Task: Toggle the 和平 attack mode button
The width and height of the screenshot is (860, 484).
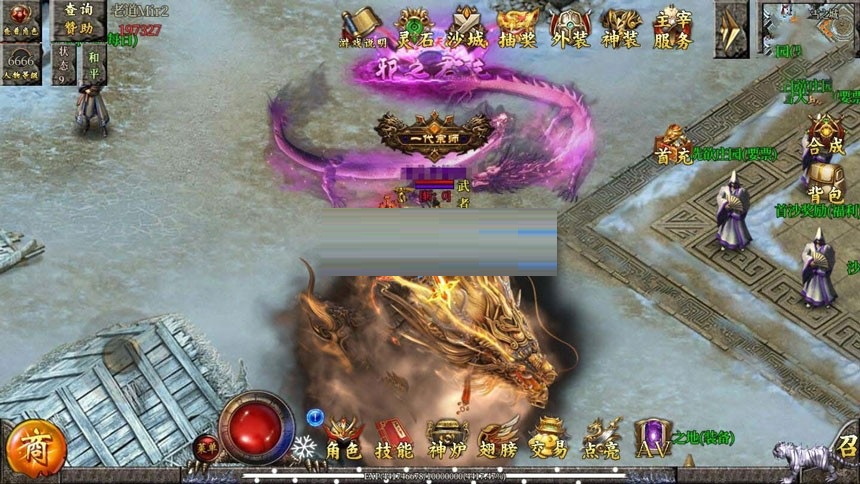Action: pyautogui.click(x=93, y=62)
